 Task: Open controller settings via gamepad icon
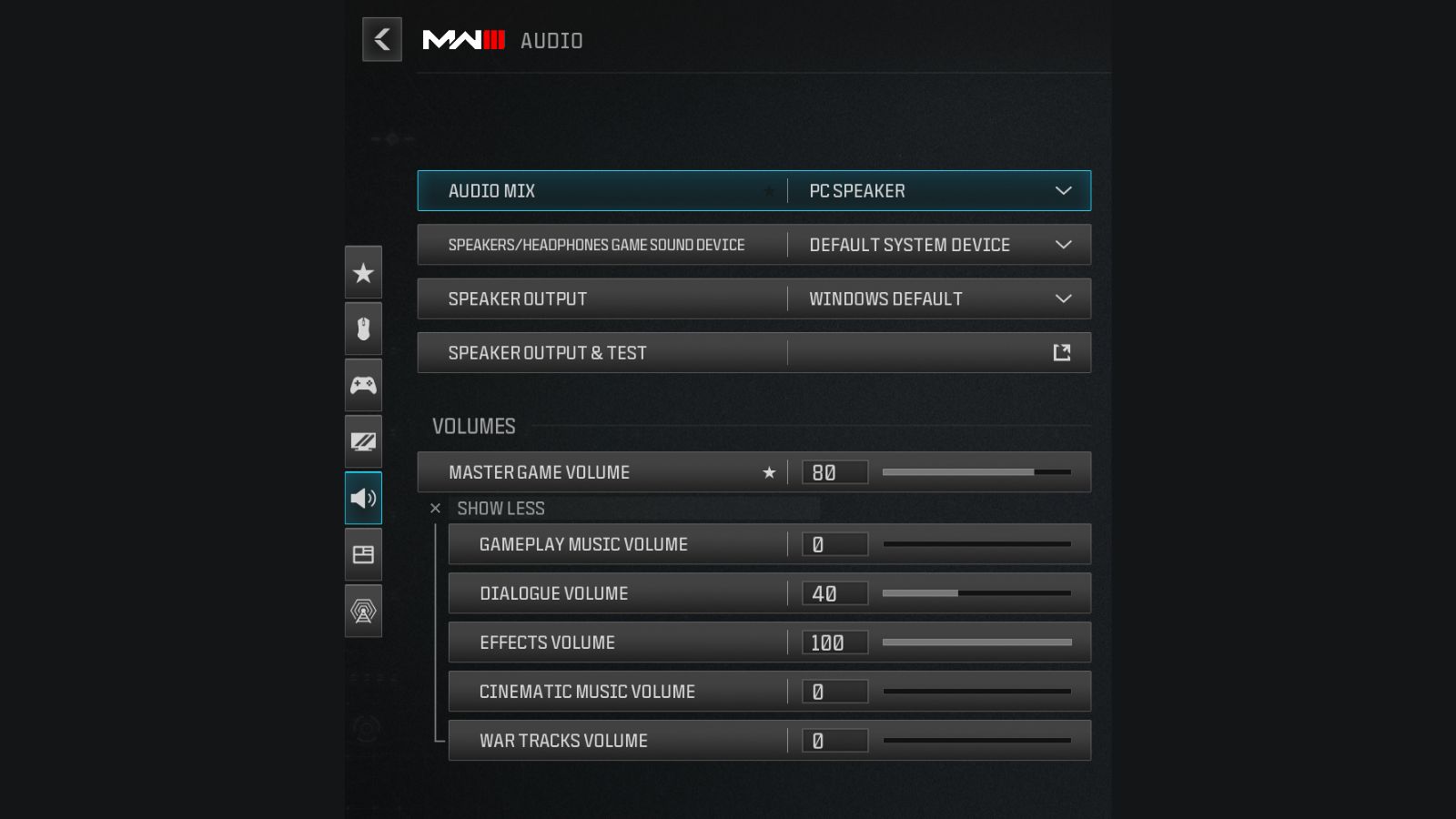pyautogui.click(x=363, y=385)
